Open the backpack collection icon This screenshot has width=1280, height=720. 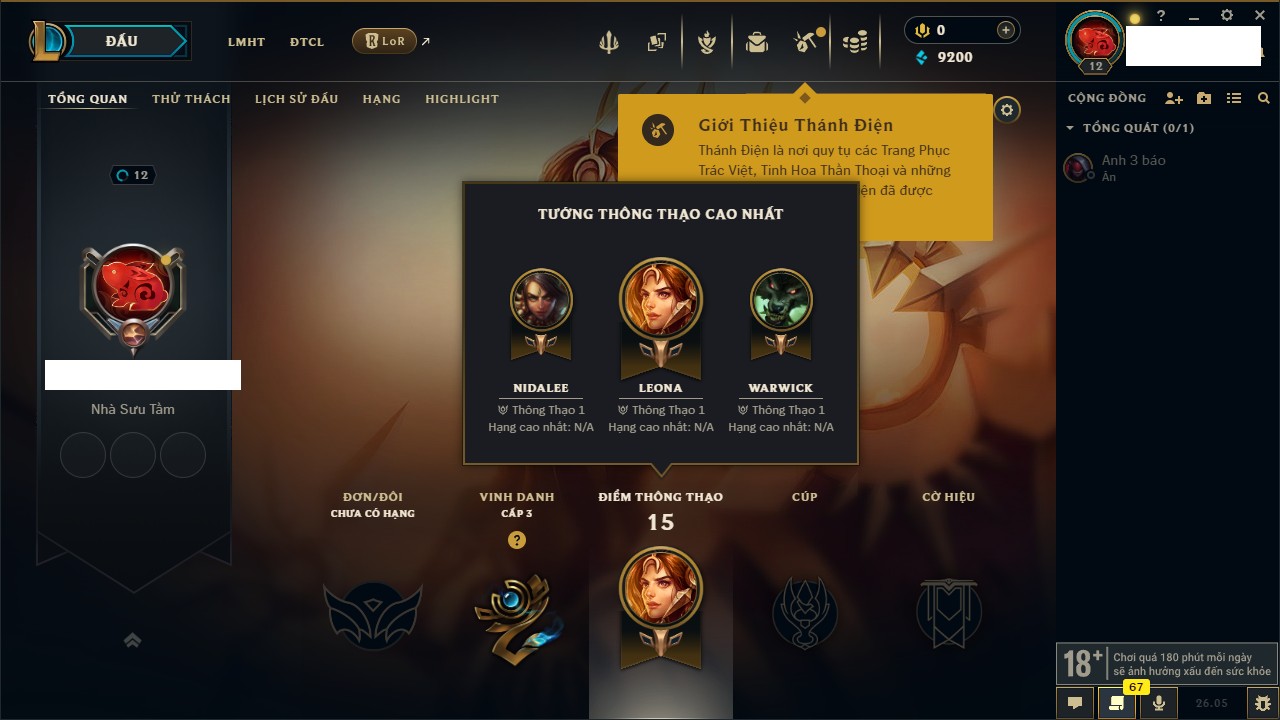click(x=757, y=42)
